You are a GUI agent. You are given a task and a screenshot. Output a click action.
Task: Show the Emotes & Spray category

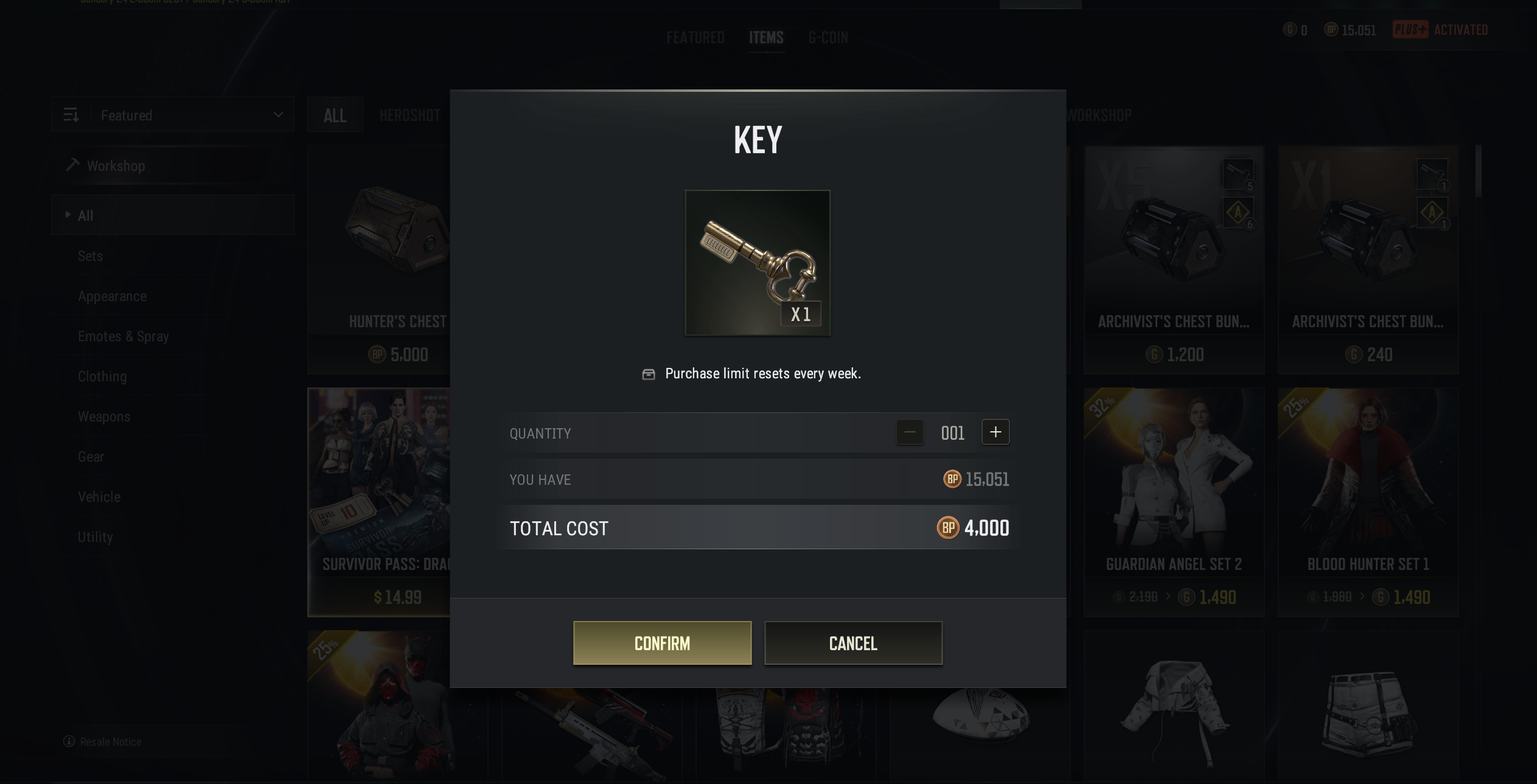pyautogui.click(x=123, y=336)
